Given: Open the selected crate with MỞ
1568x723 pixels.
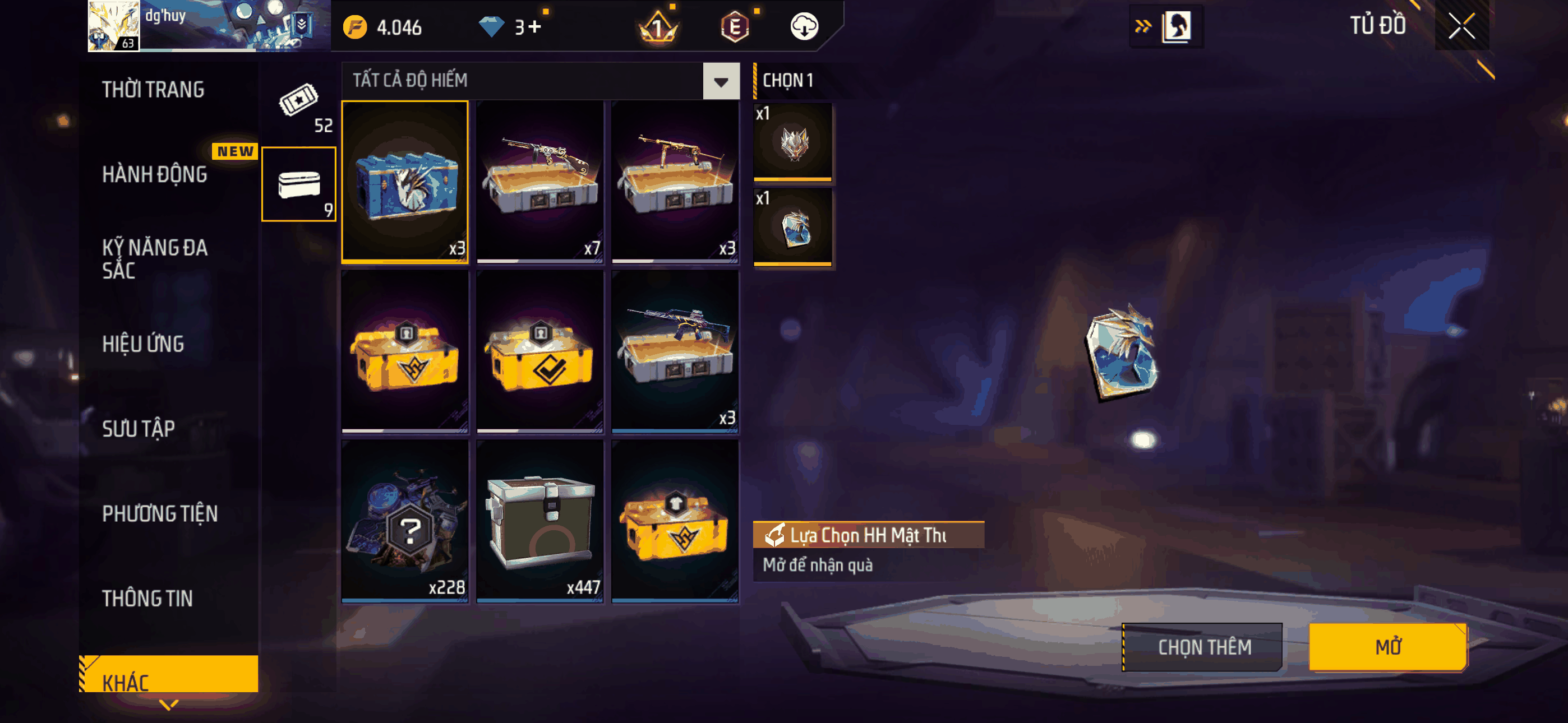Looking at the screenshot, I should click(x=1387, y=646).
